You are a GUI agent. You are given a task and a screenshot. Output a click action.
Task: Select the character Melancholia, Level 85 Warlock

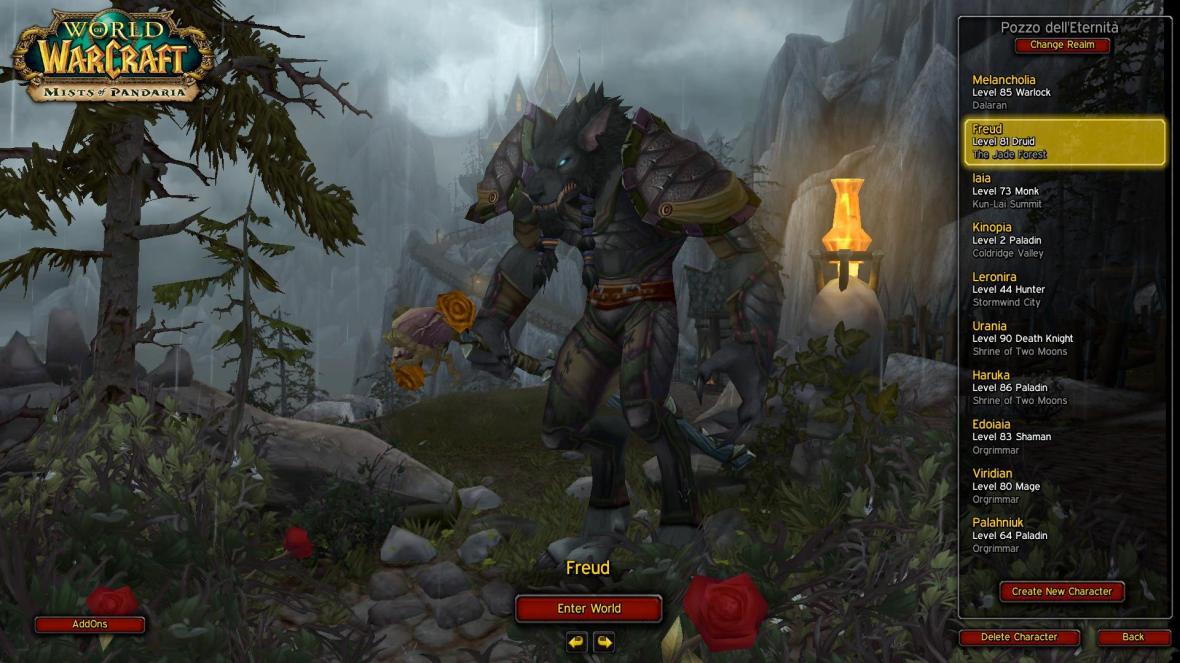click(1064, 92)
